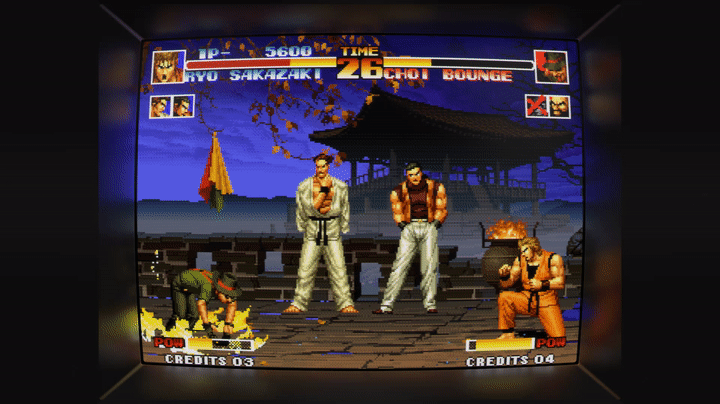Click Choi Bounge's player two portrait
Screen dimensions: 720x404
551,67
